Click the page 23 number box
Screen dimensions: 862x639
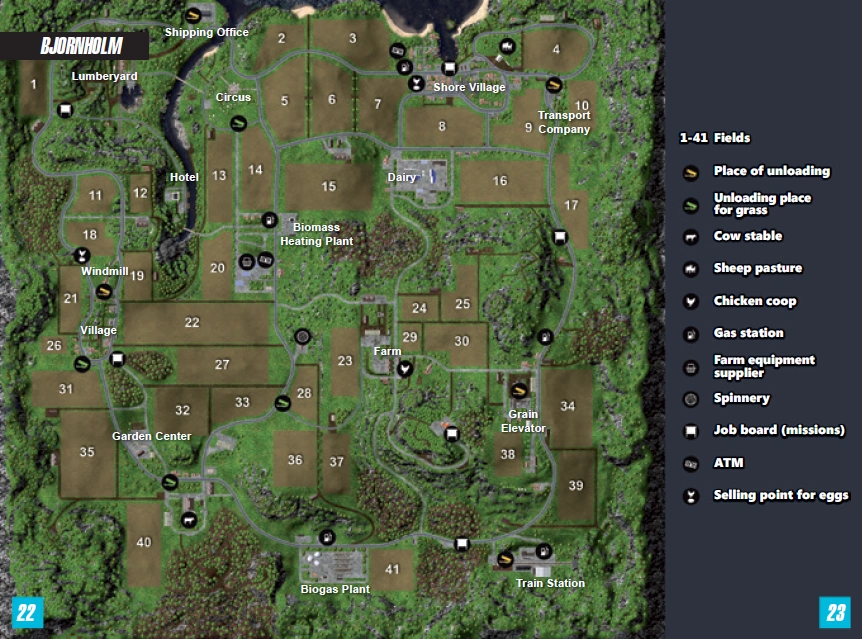834,612
